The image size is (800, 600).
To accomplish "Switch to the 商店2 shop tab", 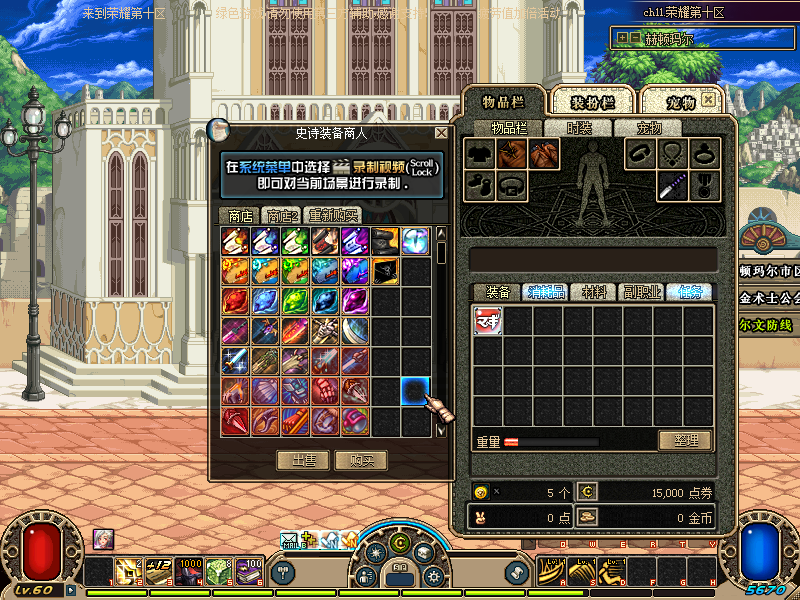I will pos(281,215).
